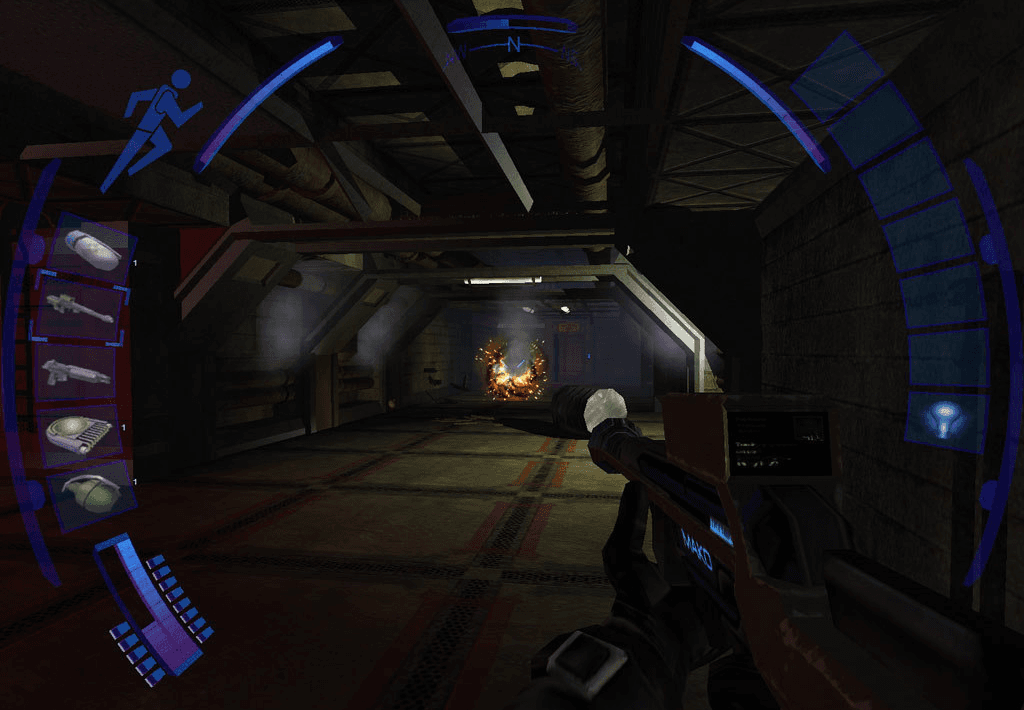Switch to the pistol weapon slot
The height and width of the screenshot is (710, 1024).
point(76,373)
